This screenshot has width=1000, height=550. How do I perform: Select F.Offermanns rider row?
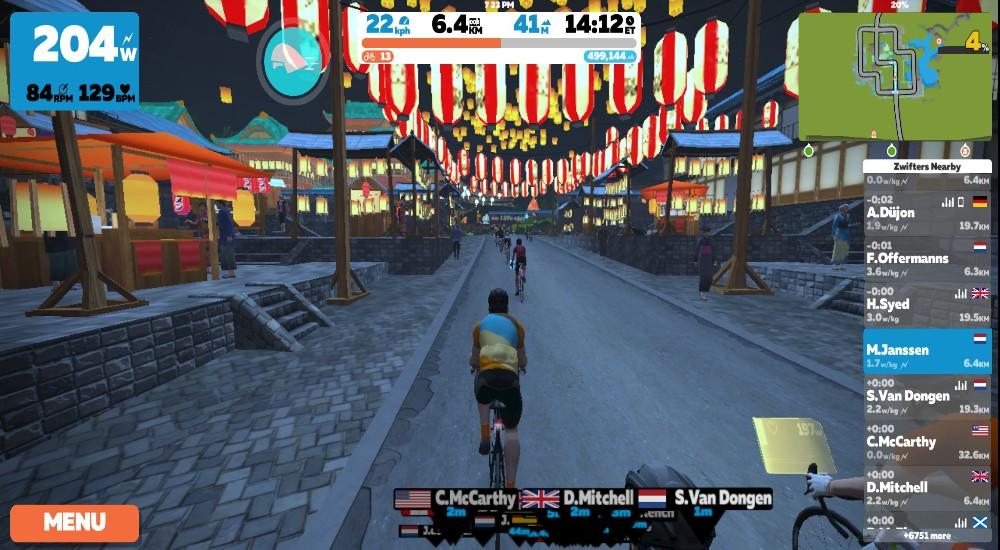[x=927, y=258]
